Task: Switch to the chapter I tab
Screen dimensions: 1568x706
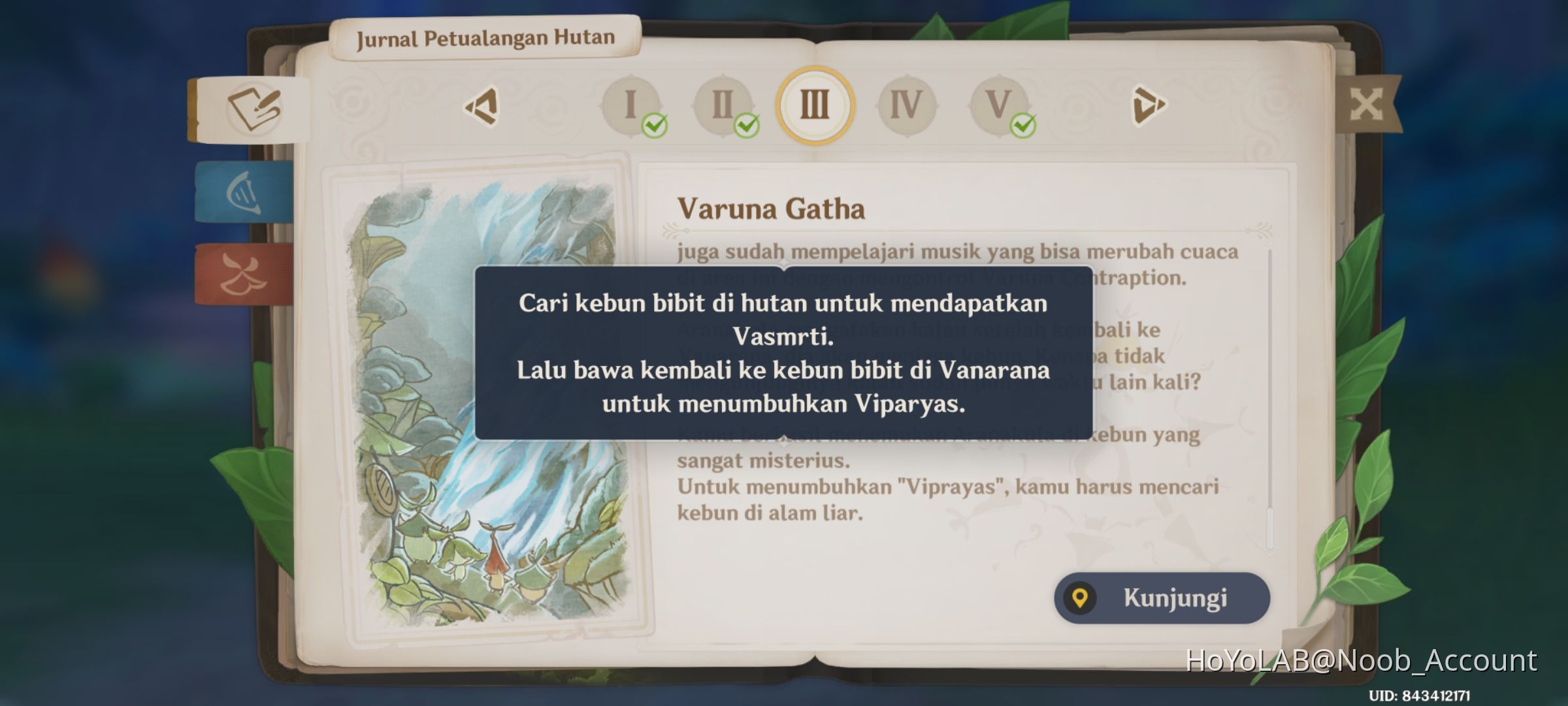Action: (630, 103)
